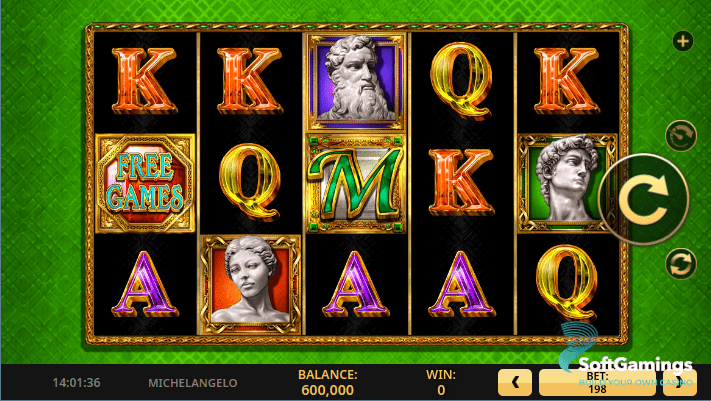Screen dimensions: 711x401
Task: Click the small circular arrows button below spin
Action: point(682,264)
